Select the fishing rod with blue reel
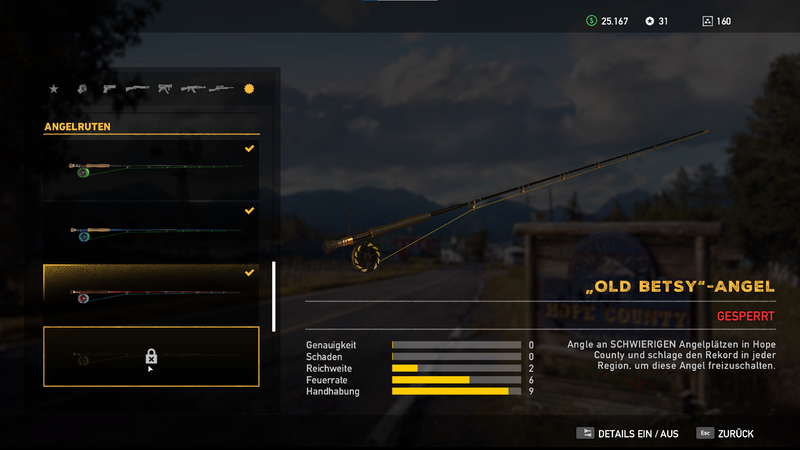 [151, 231]
